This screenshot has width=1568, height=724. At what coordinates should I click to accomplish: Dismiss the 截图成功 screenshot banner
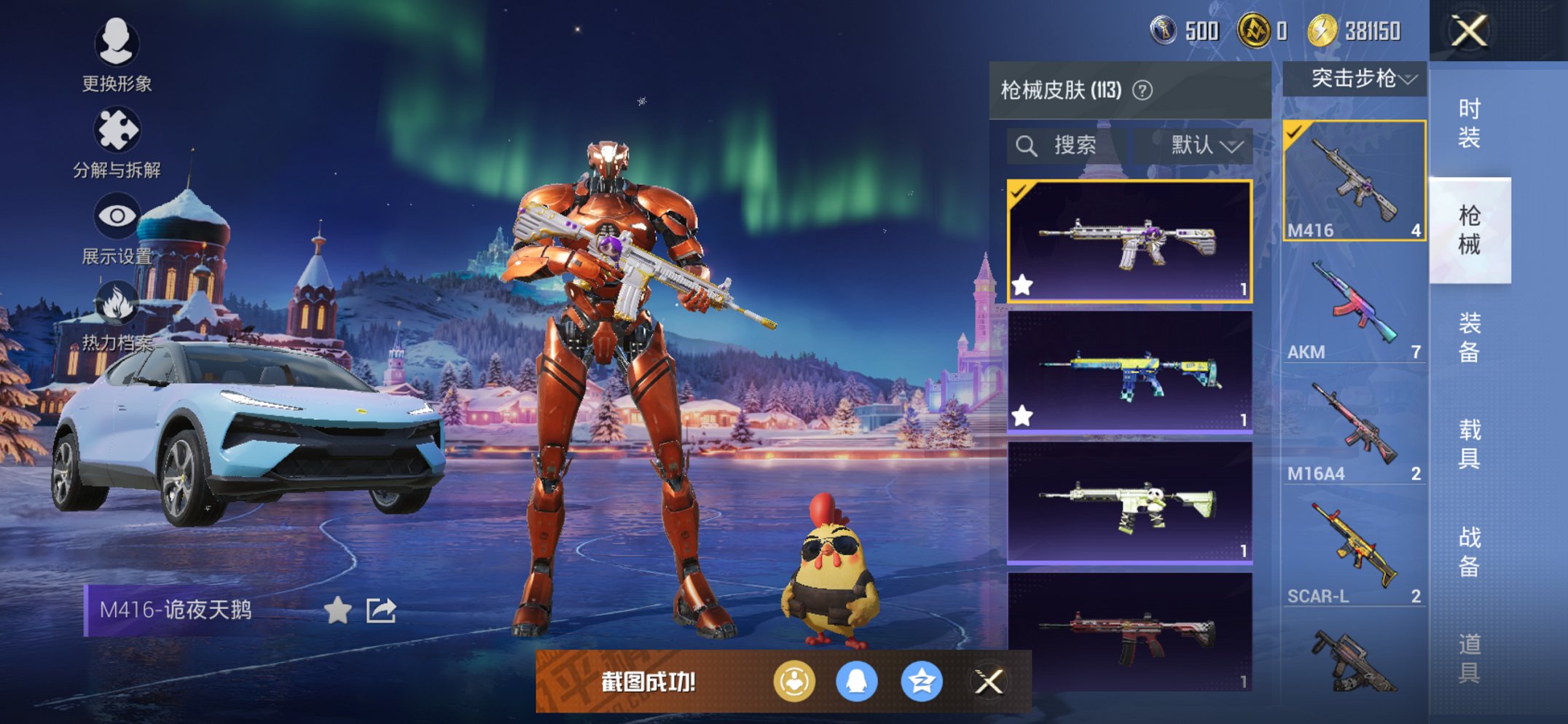[989, 682]
